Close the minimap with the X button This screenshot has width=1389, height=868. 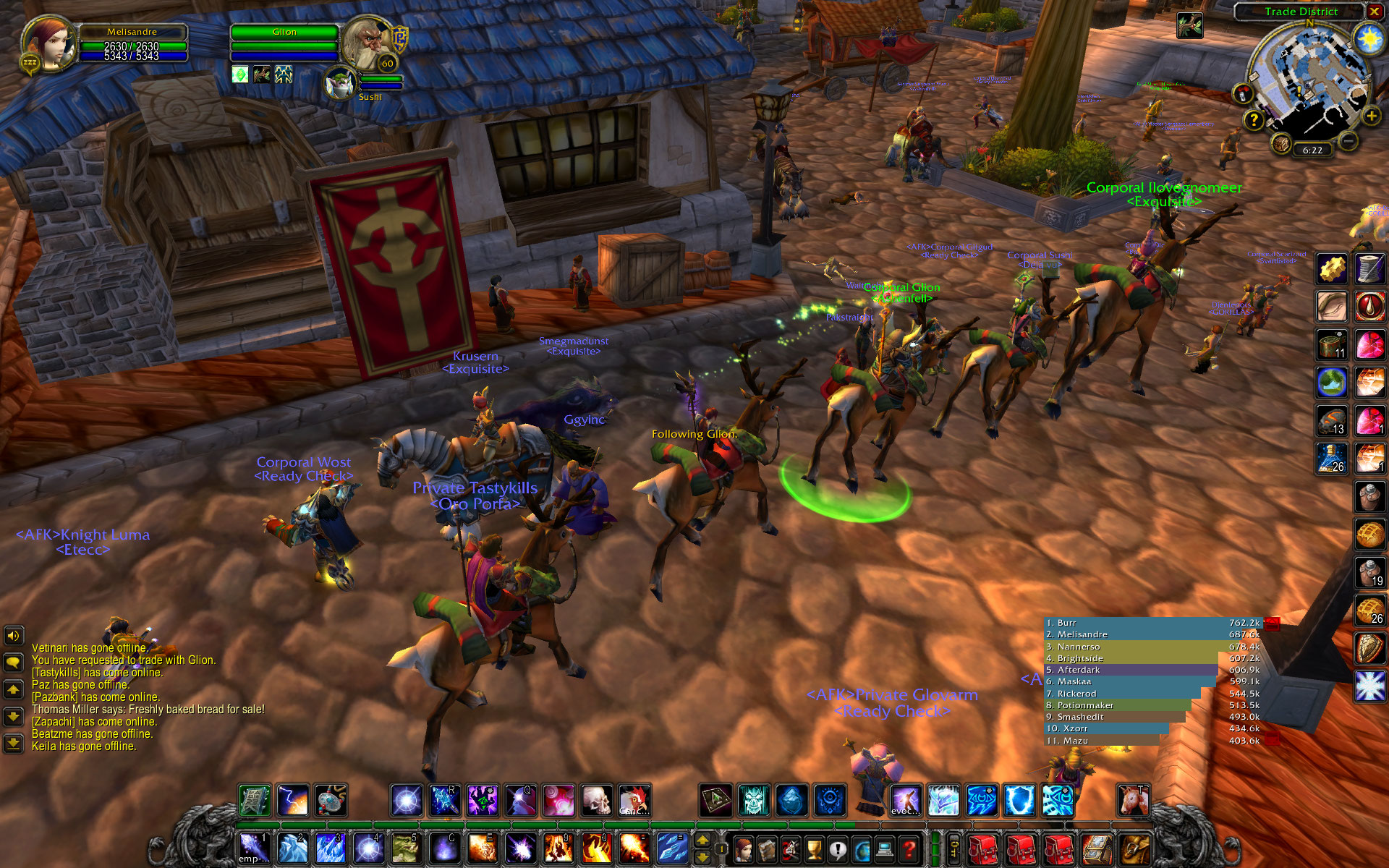pos(1374,12)
